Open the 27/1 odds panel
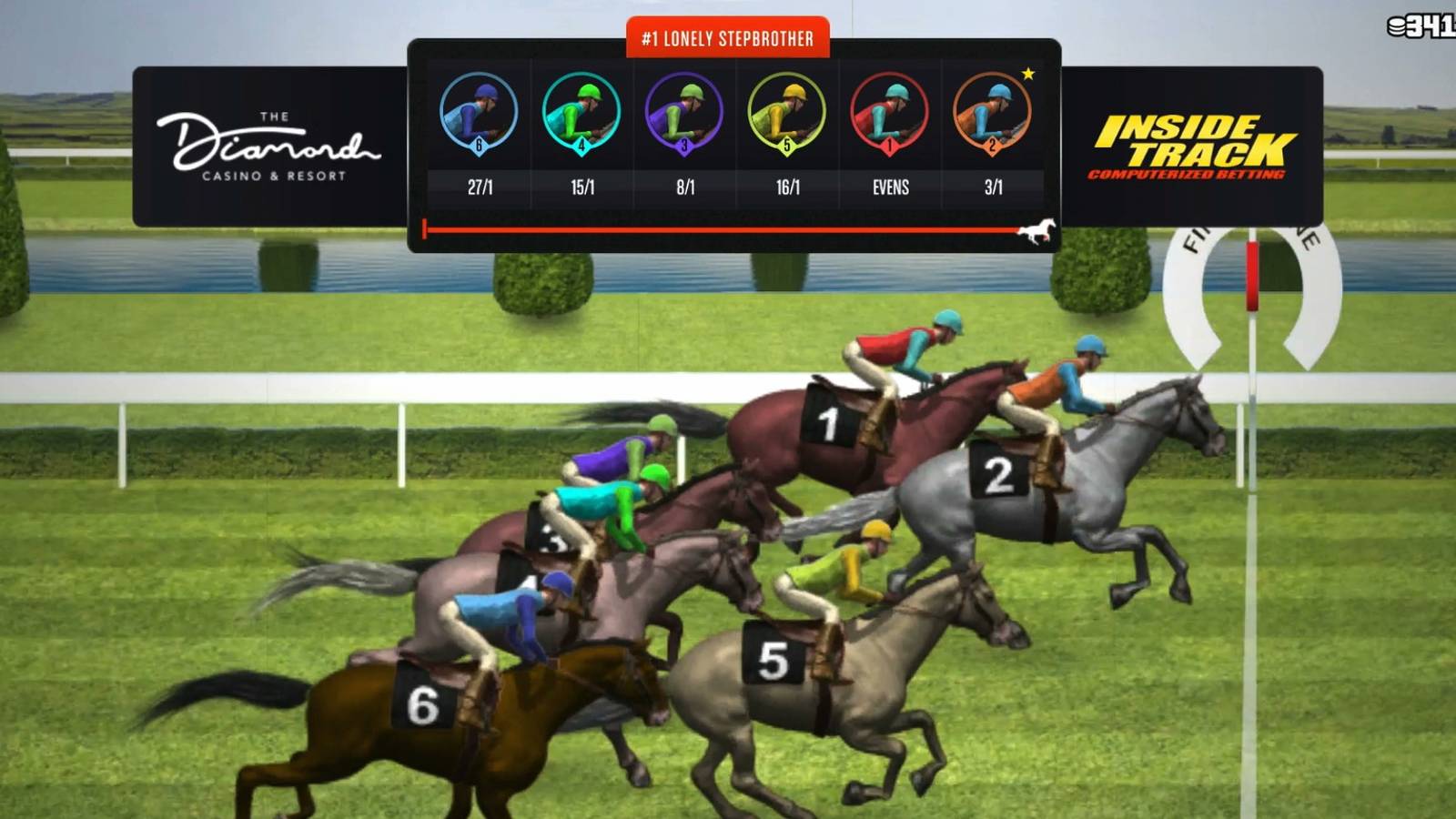1456x819 pixels. click(x=480, y=187)
